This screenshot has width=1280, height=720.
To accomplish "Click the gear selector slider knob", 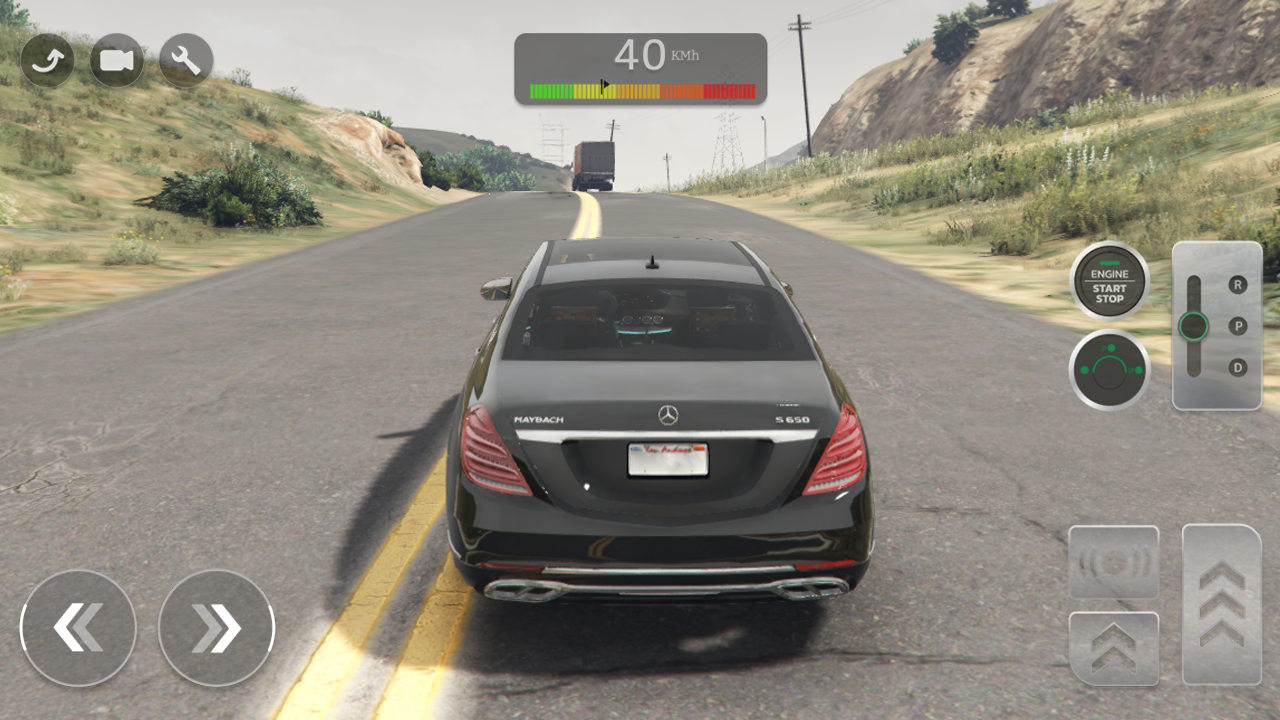I will click(x=1194, y=327).
